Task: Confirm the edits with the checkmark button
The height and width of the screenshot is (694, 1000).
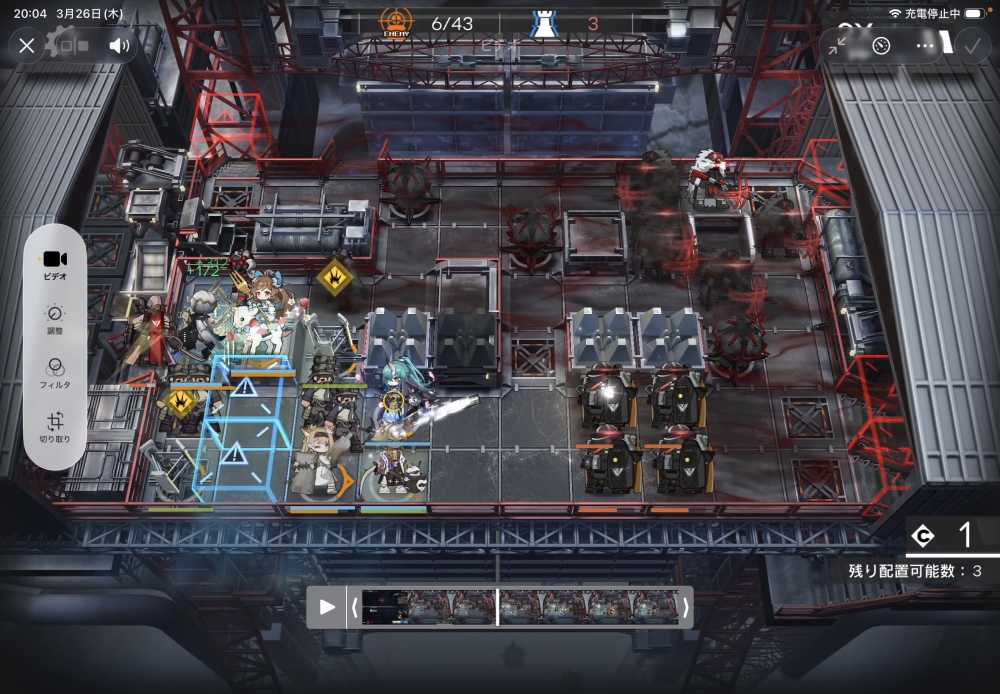Action: [970, 45]
